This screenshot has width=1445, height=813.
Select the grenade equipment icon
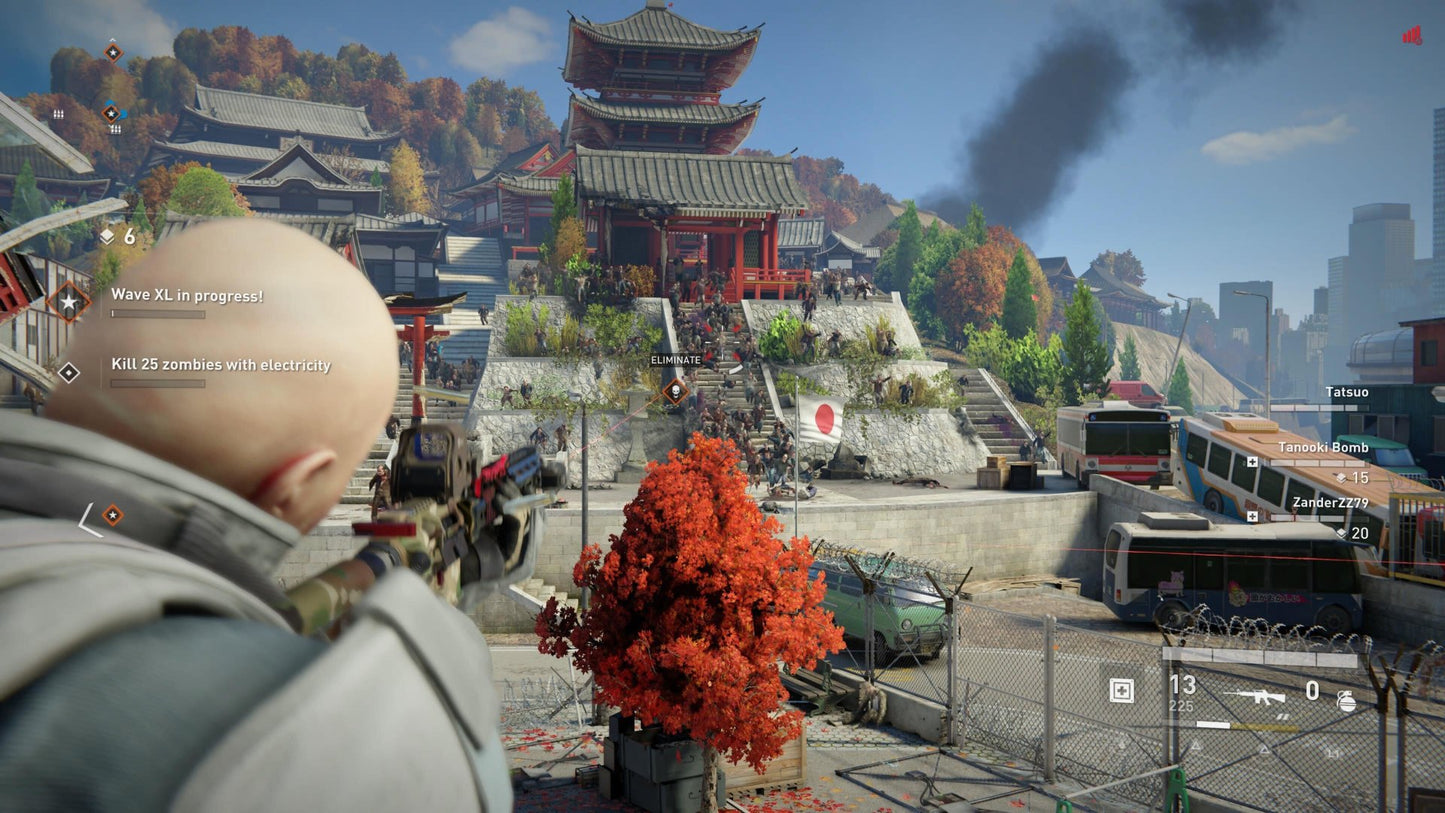coord(1347,700)
